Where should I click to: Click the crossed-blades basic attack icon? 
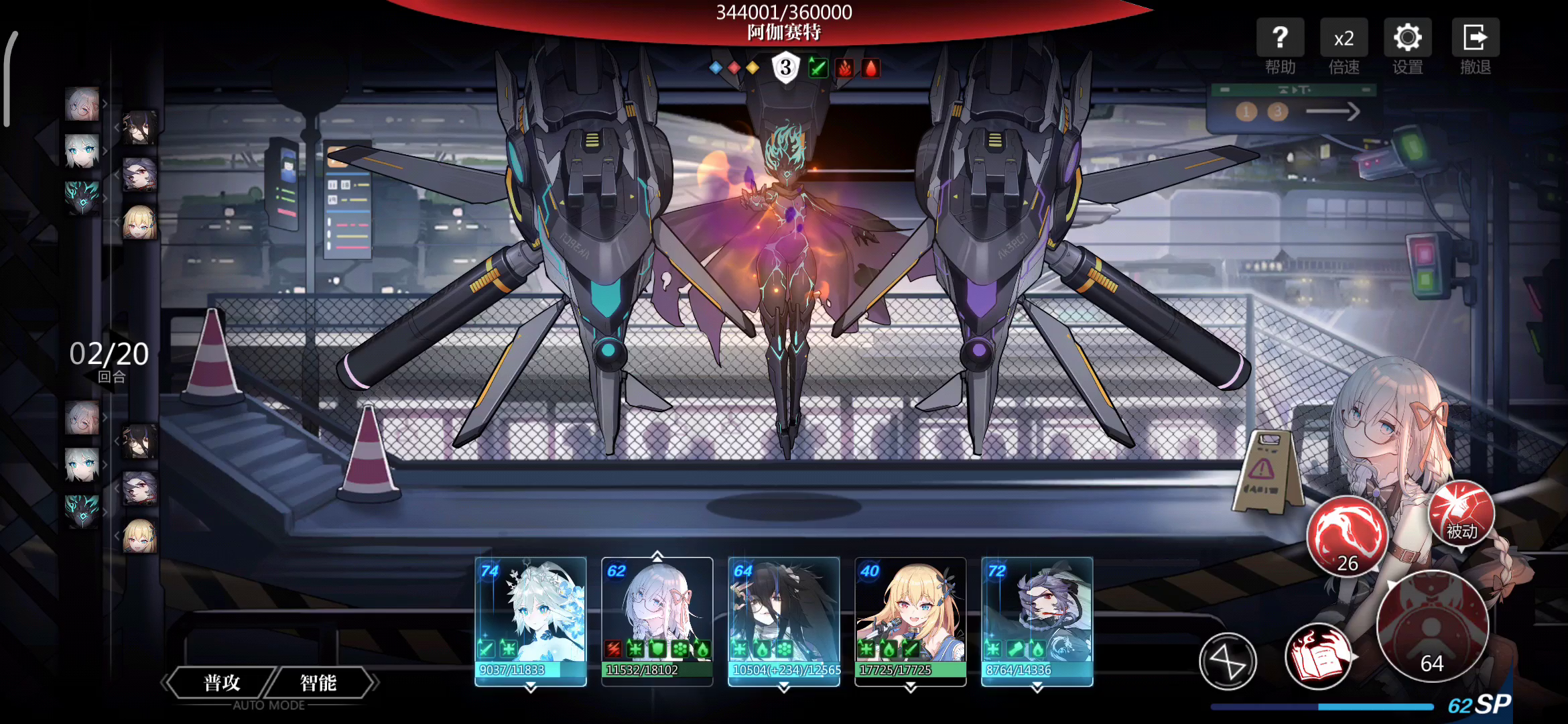(x=1228, y=662)
